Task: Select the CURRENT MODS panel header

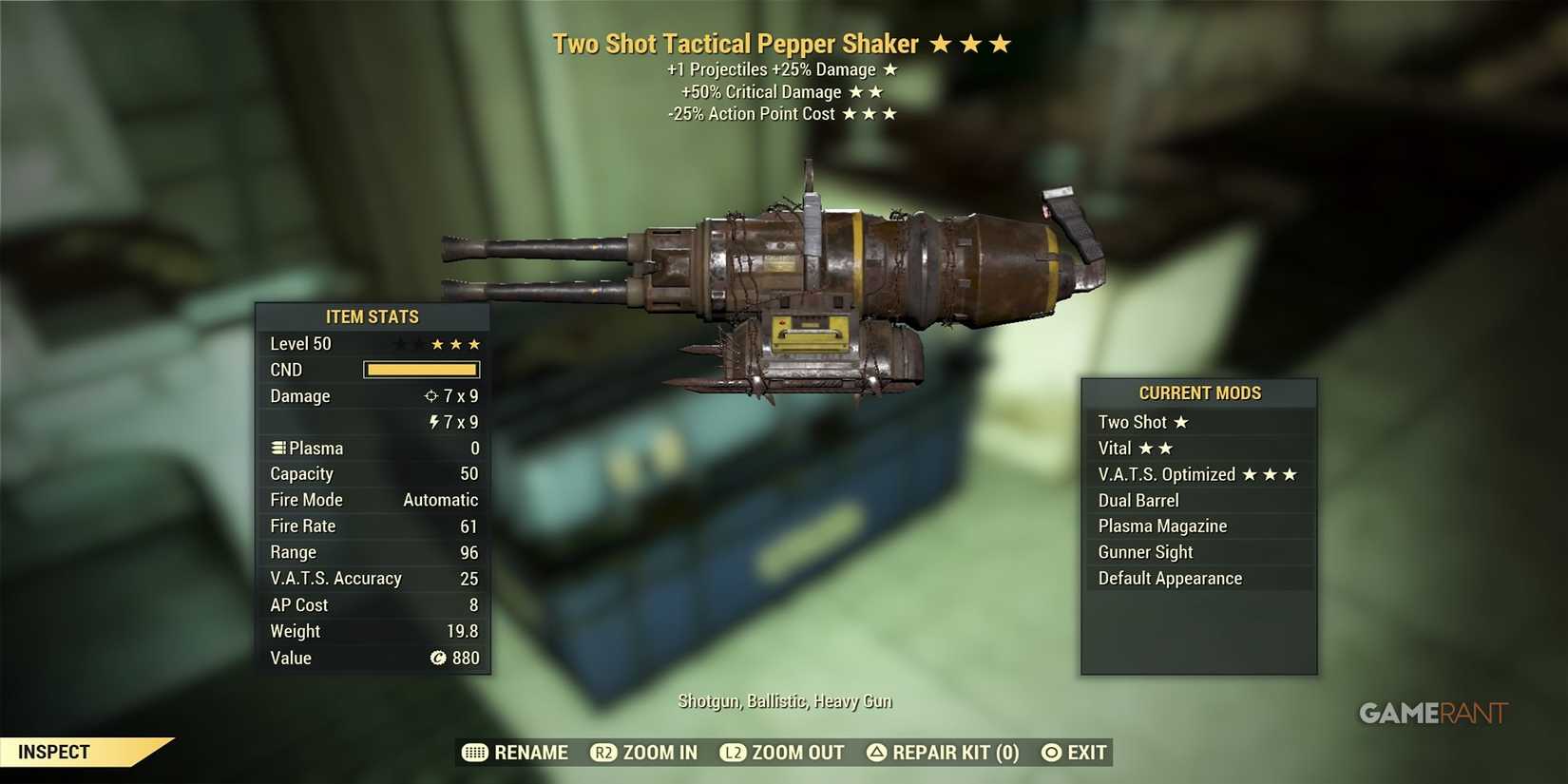Action: (1199, 392)
